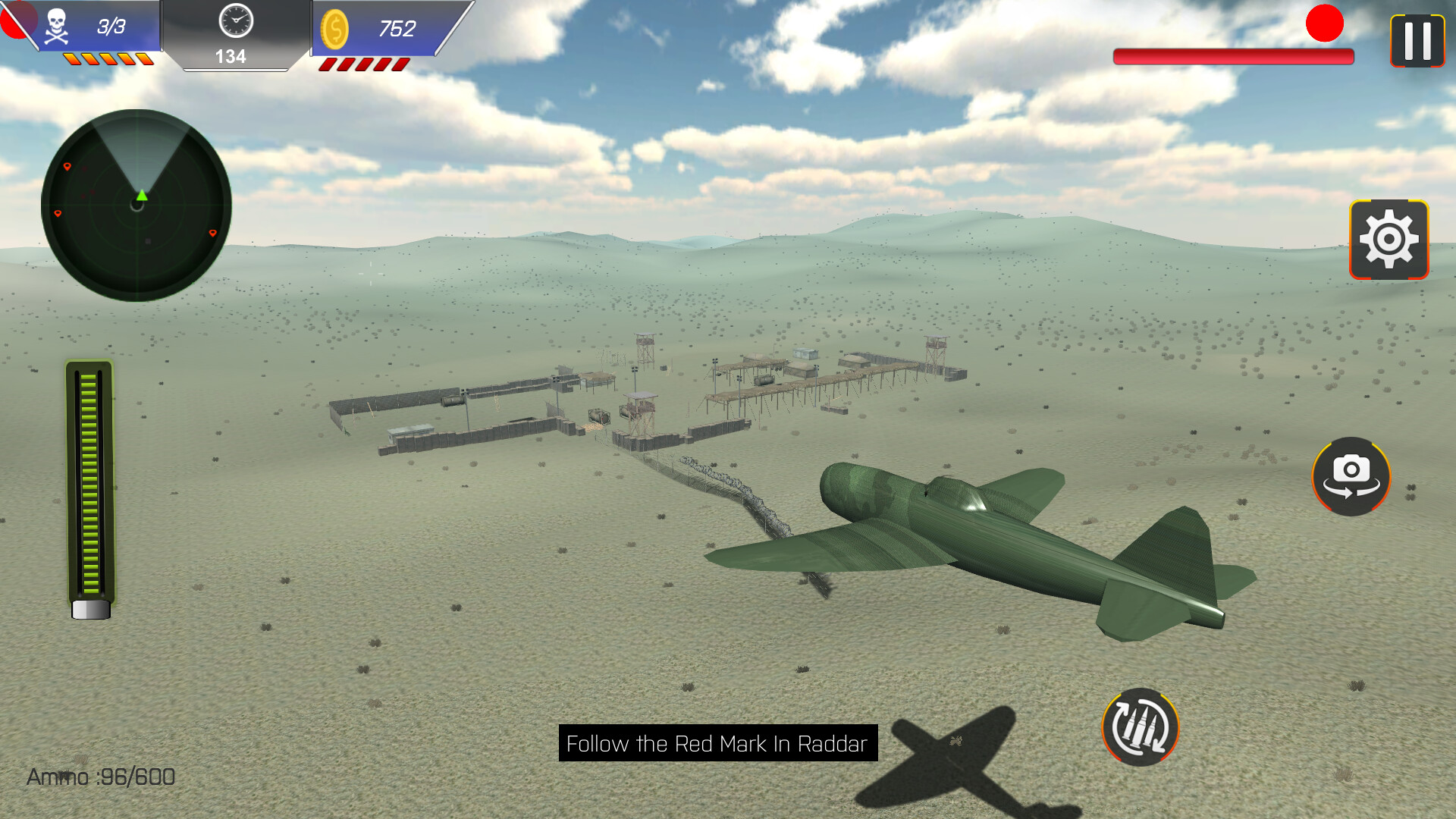Switch the camera view
The height and width of the screenshot is (819, 1456).
click(x=1352, y=477)
